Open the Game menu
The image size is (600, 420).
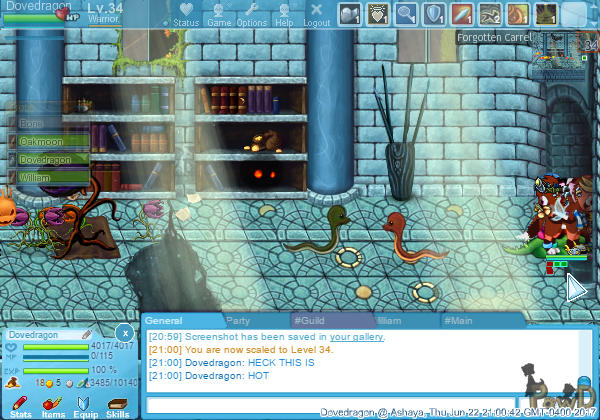[x=218, y=14]
